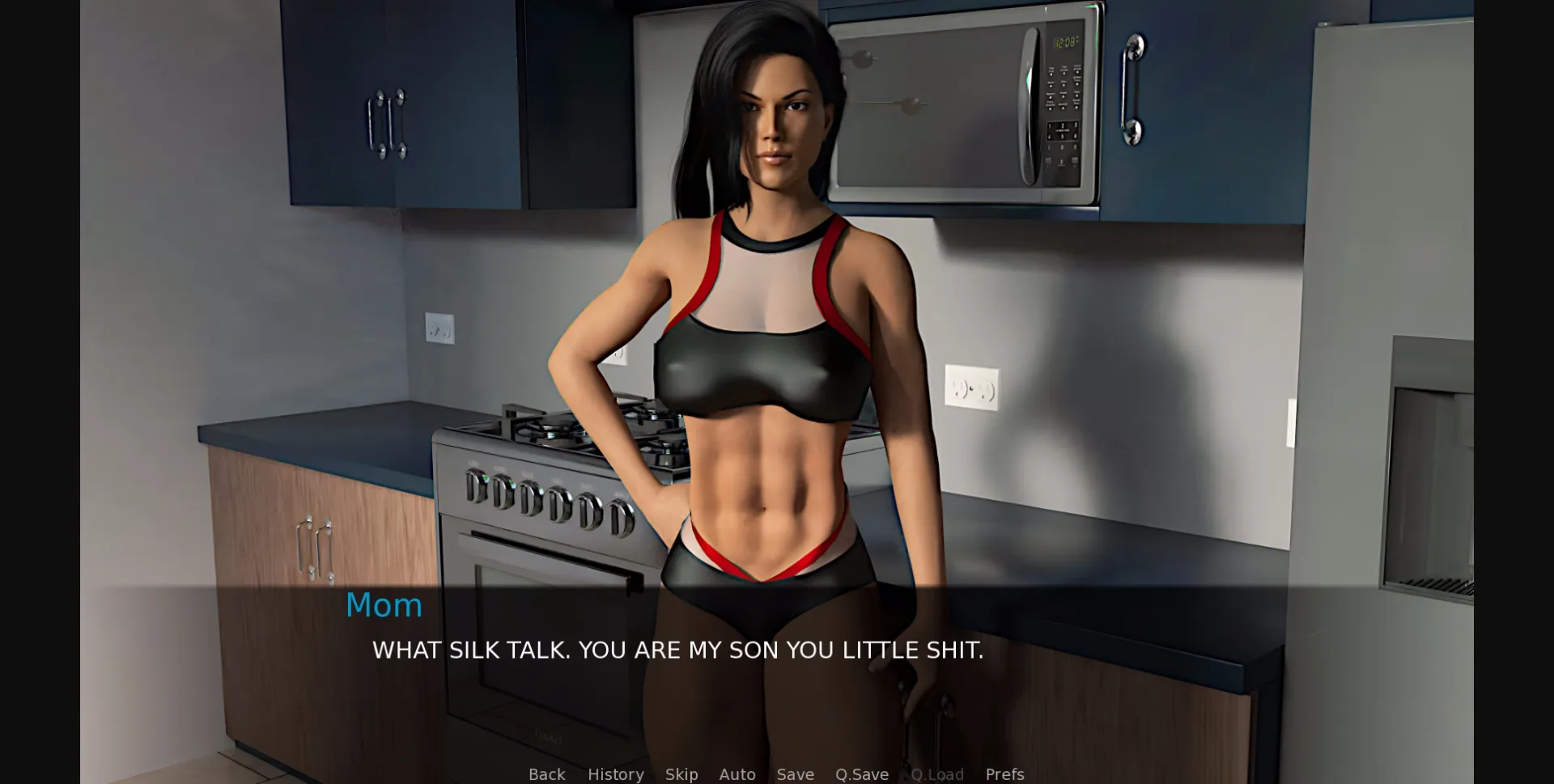
Task: Select Auto in the quick menu bar
Action: [x=737, y=773]
